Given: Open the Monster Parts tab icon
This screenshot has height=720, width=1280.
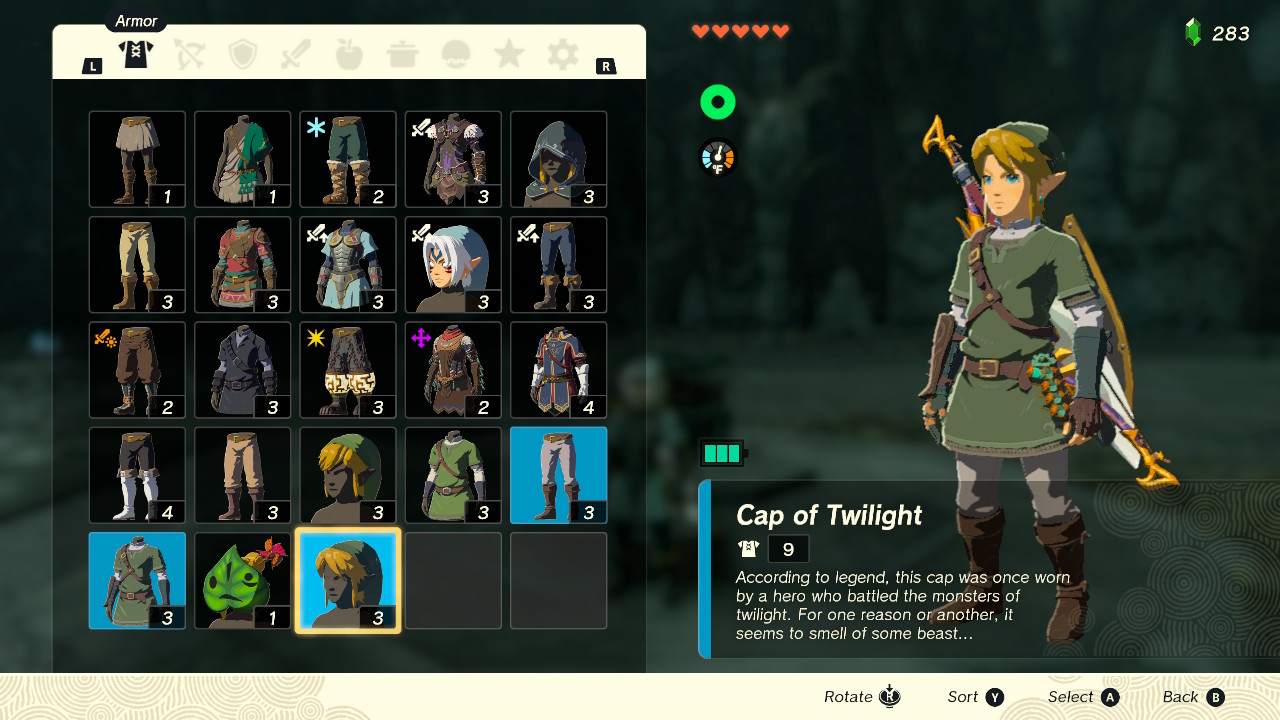Looking at the screenshot, I should pyautogui.click(x=455, y=55).
